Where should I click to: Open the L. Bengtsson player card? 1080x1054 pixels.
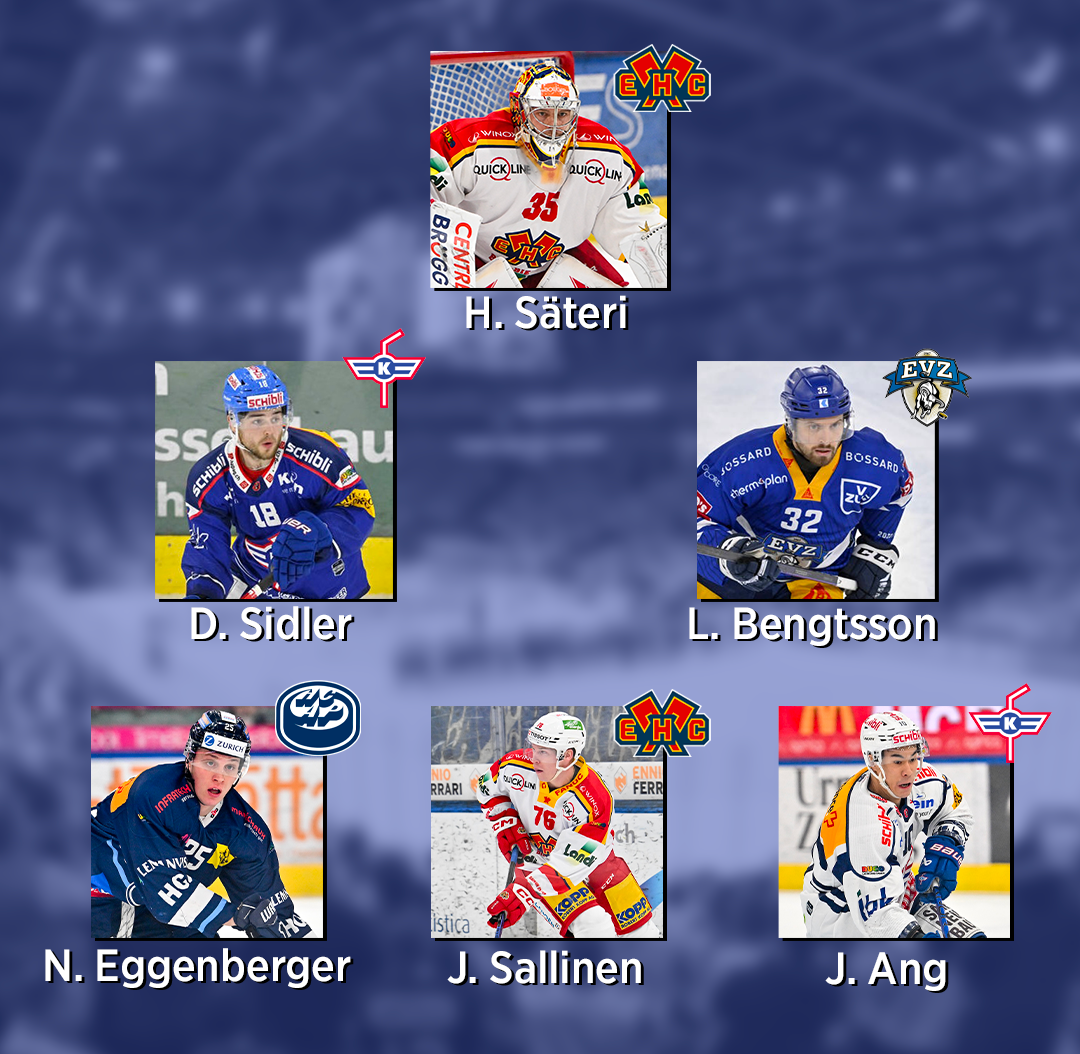[815, 480]
